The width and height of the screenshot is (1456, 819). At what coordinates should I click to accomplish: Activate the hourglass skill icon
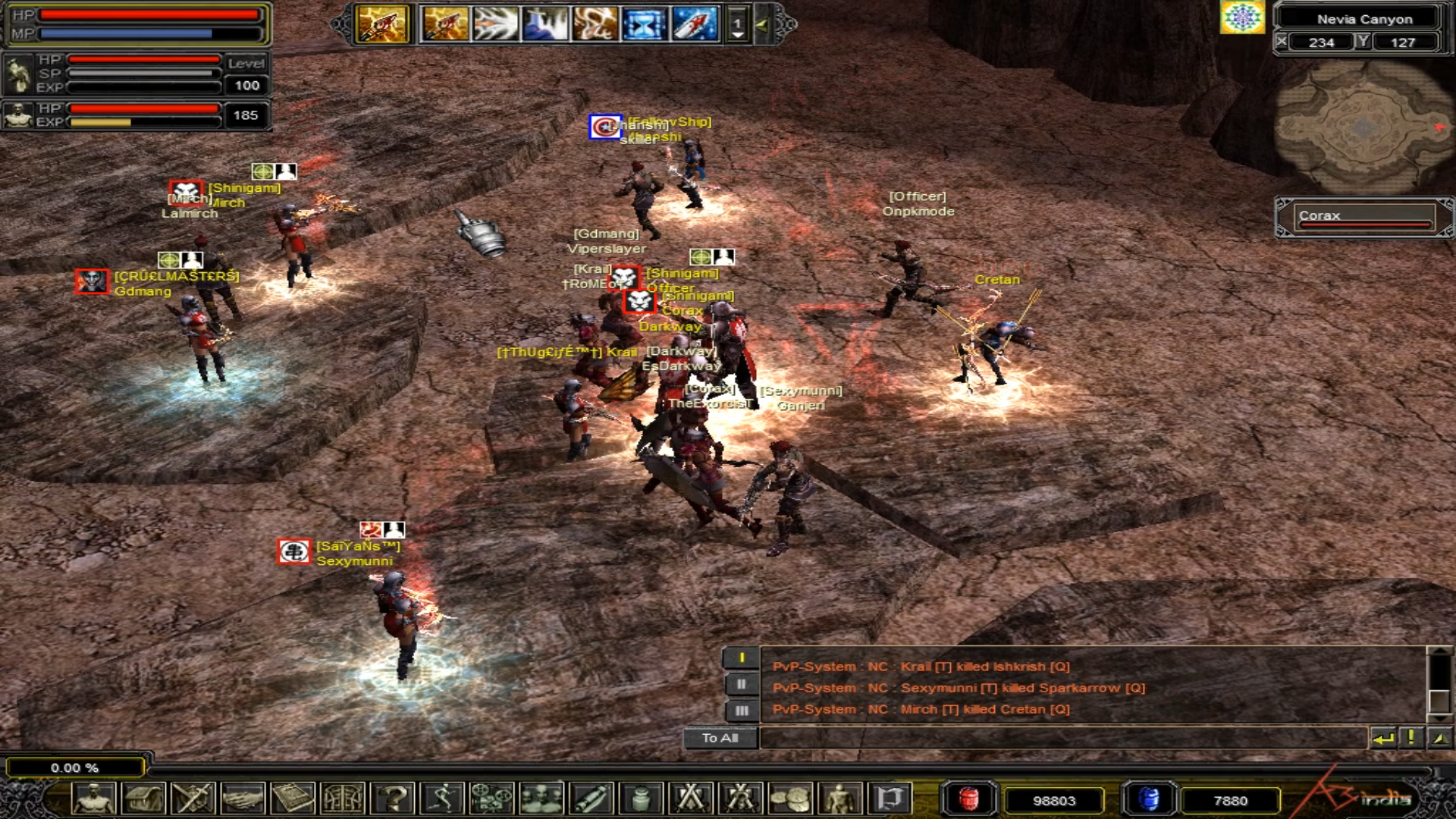coord(644,24)
